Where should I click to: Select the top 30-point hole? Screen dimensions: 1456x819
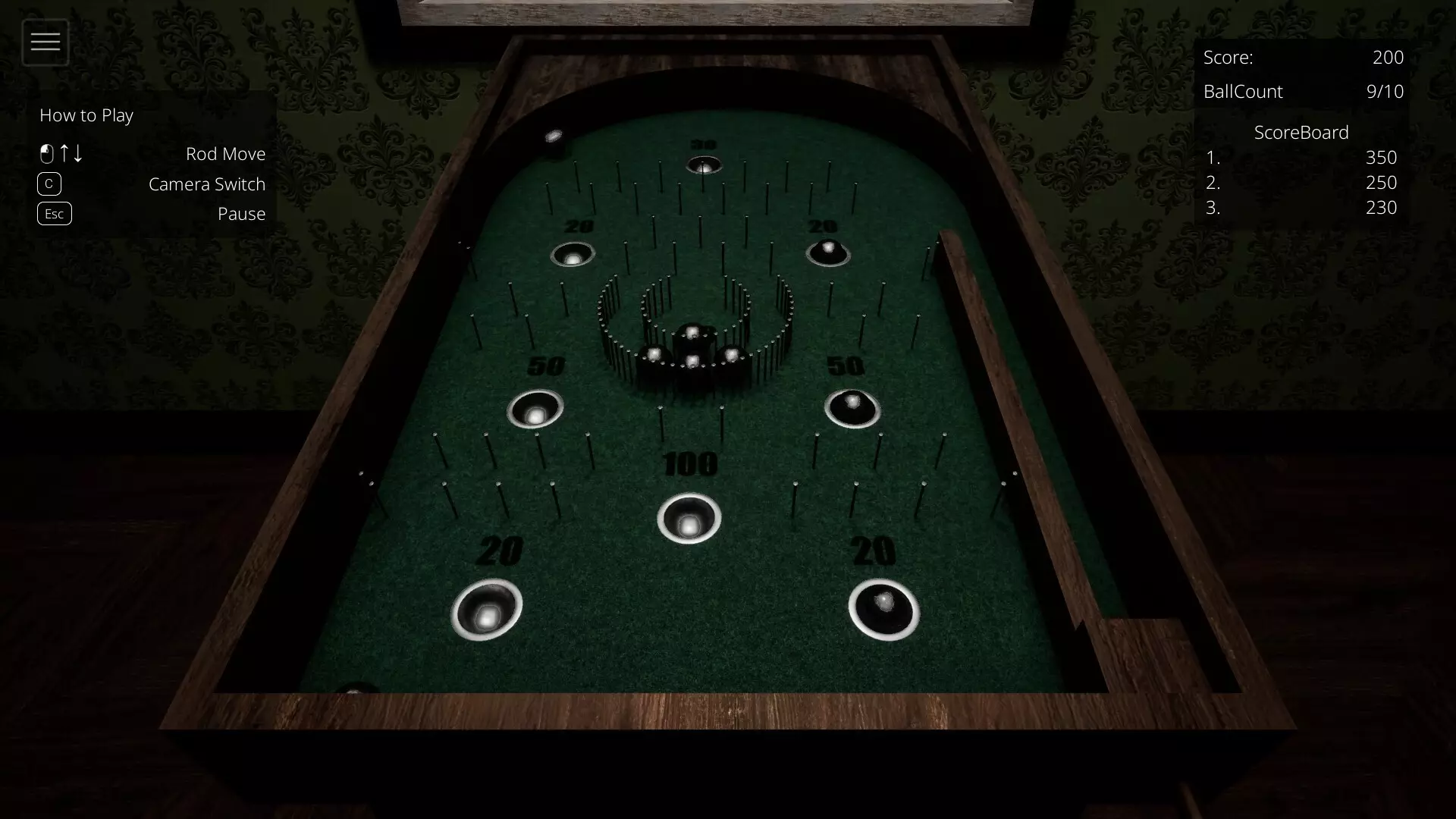tap(705, 165)
